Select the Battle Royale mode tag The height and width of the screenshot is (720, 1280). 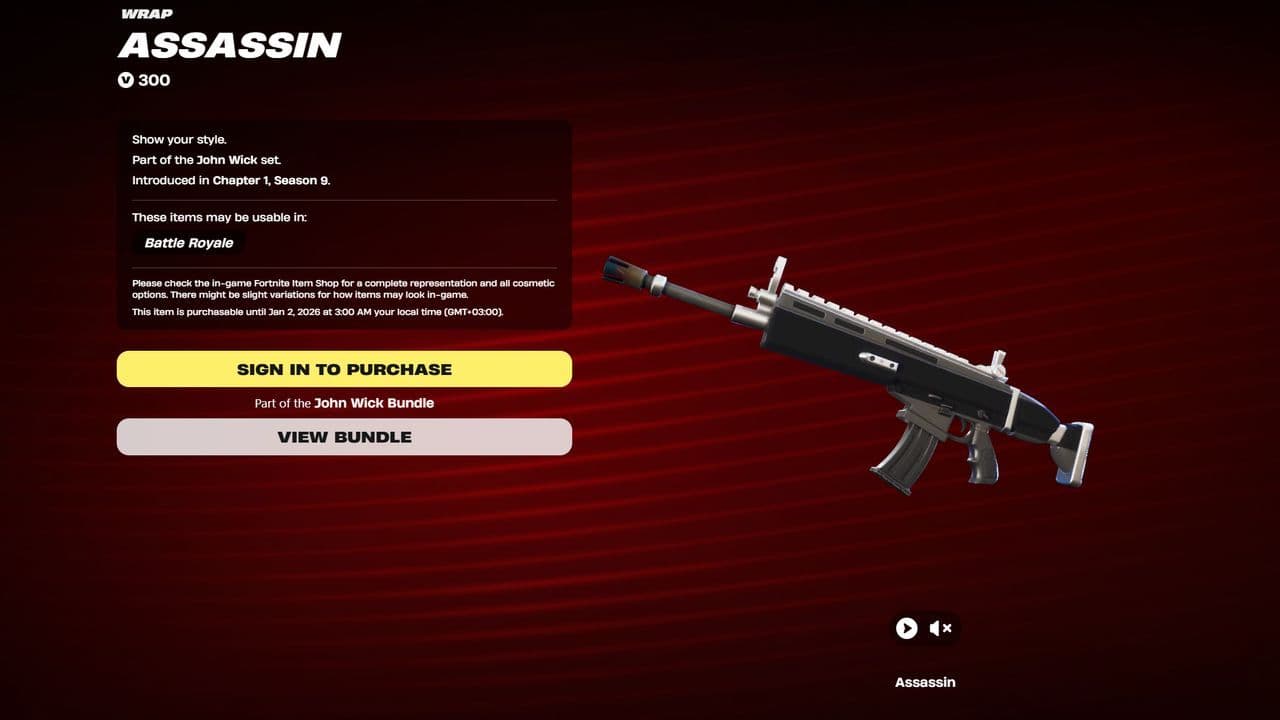188,242
